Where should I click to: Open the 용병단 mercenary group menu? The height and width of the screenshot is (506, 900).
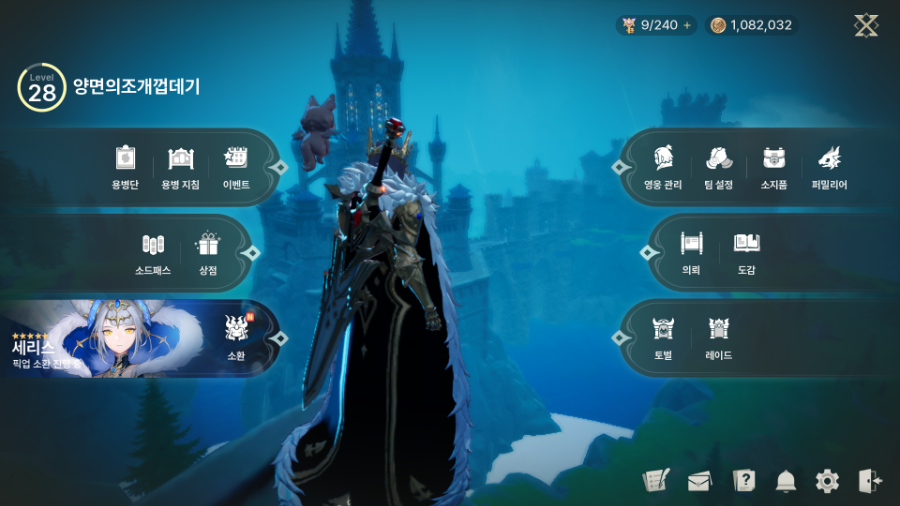[124, 166]
